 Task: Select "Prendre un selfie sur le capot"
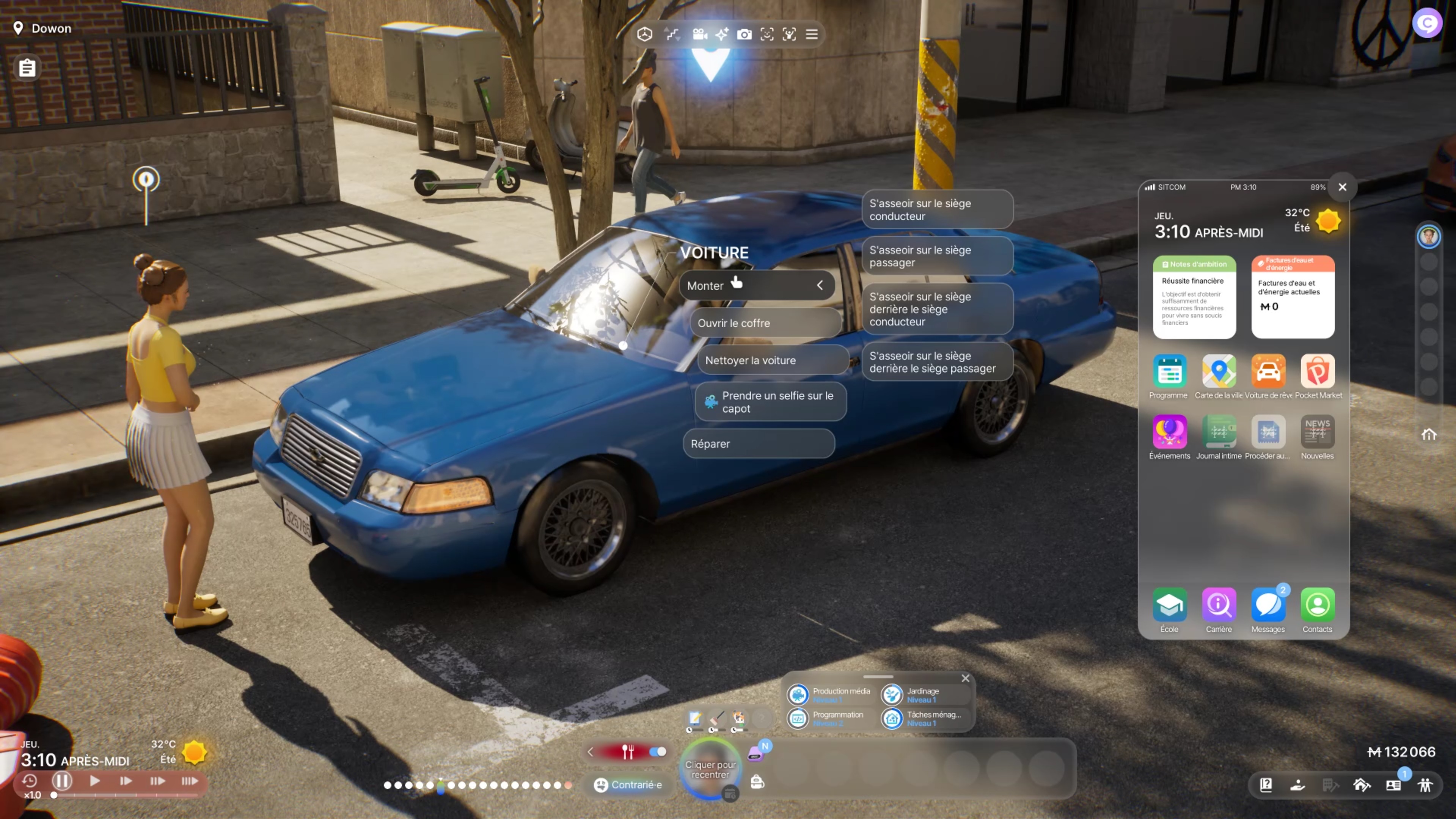[770, 402]
